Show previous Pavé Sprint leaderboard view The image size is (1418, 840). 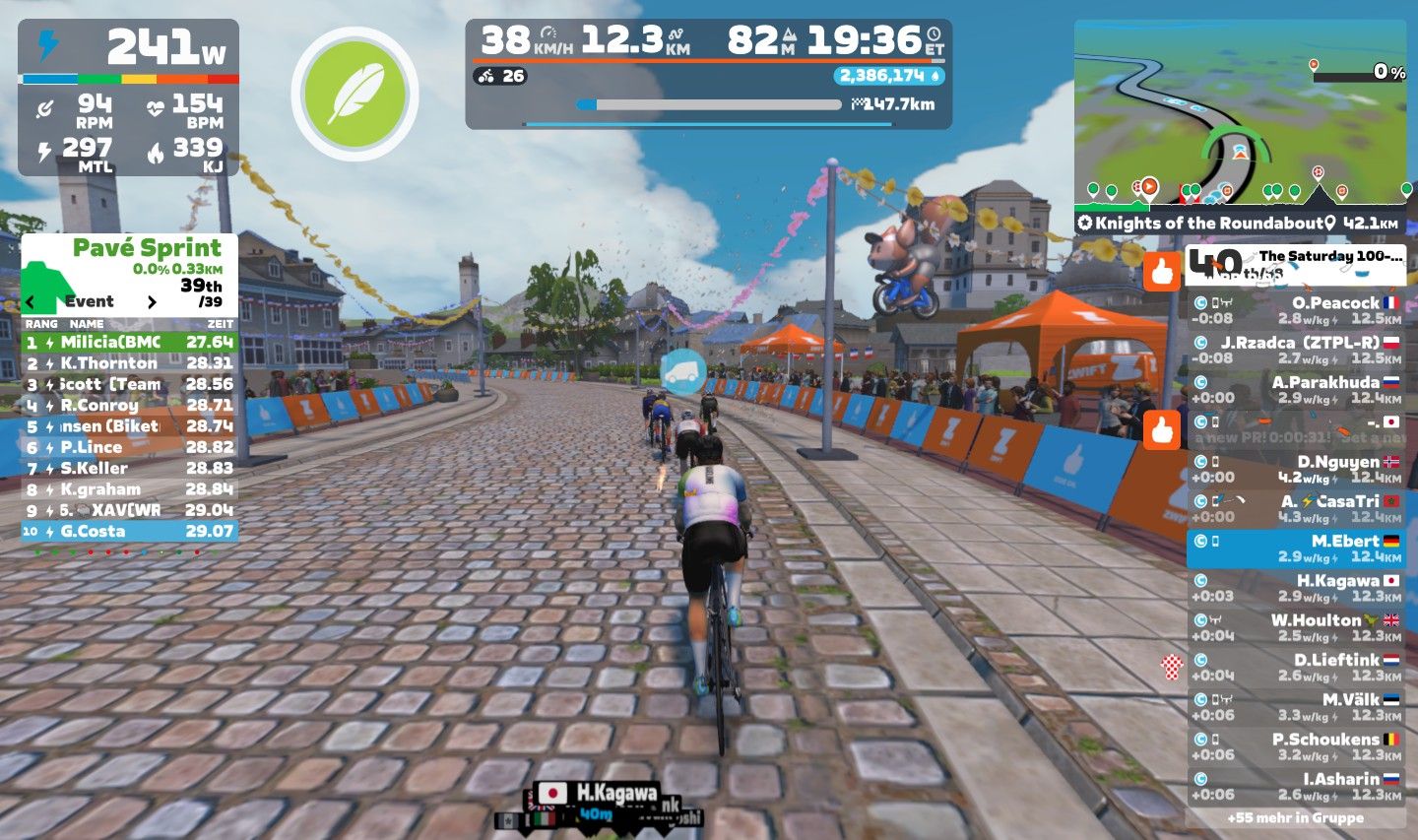click(x=32, y=302)
